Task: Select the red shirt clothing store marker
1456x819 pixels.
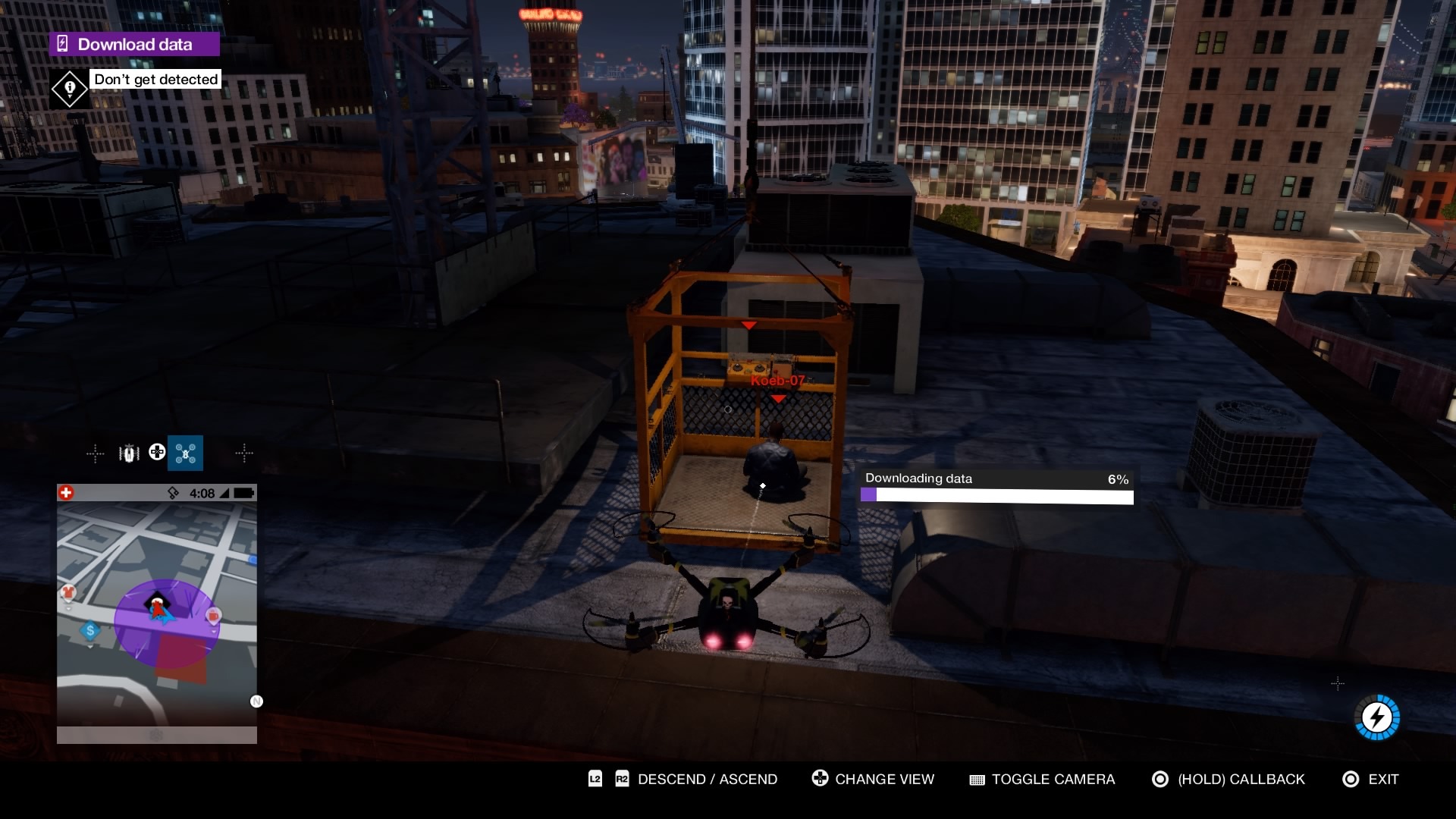Action: point(69,592)
